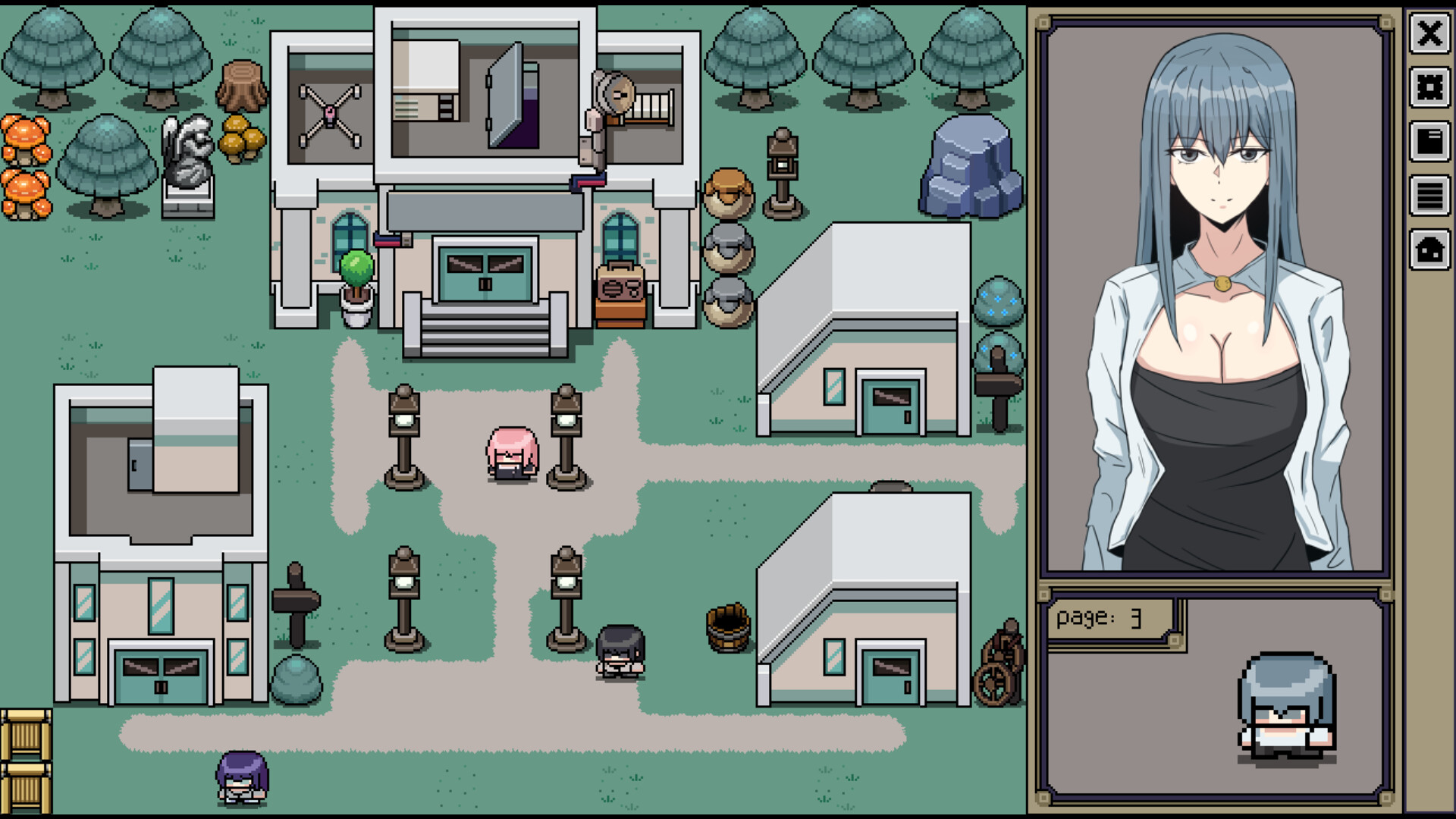The width and height of the screenshot is (1456, 819).
Task: Close the character panel using the X icon
Action: click(x=1429, y=34)
